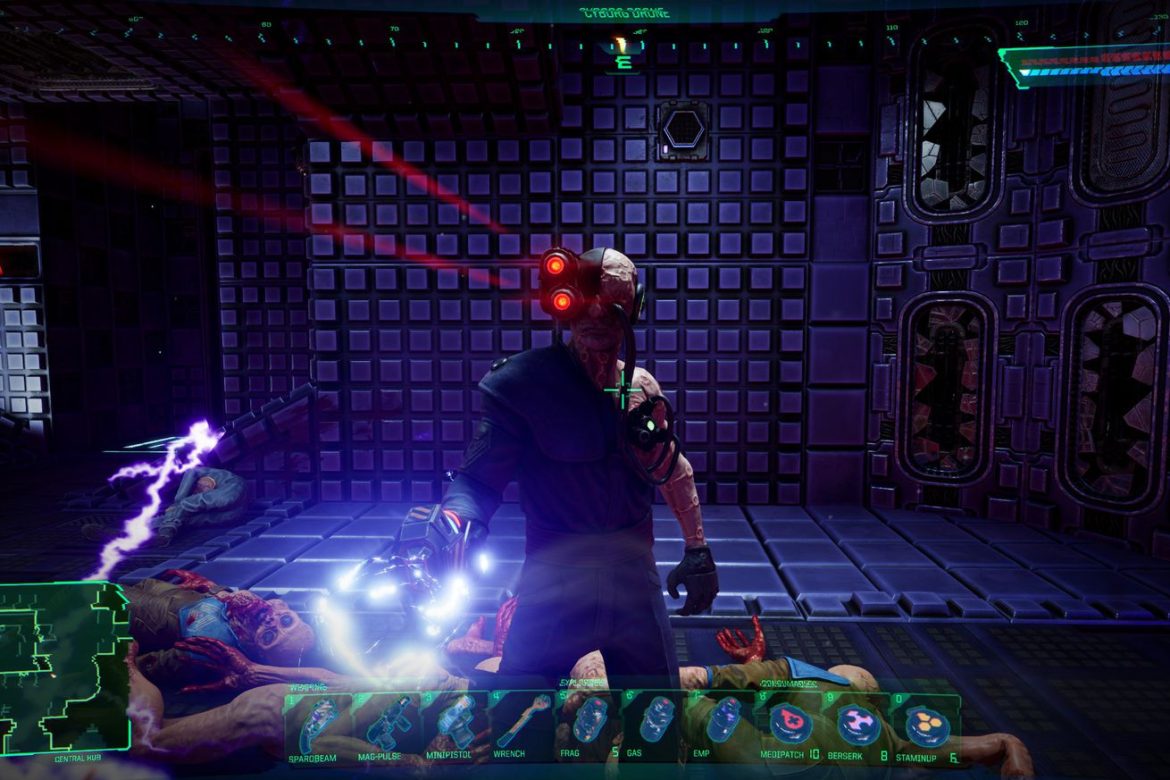This screenshot has height=780, width=1170.
Task: Use the Staminup patch
Action: click(928, 724)
